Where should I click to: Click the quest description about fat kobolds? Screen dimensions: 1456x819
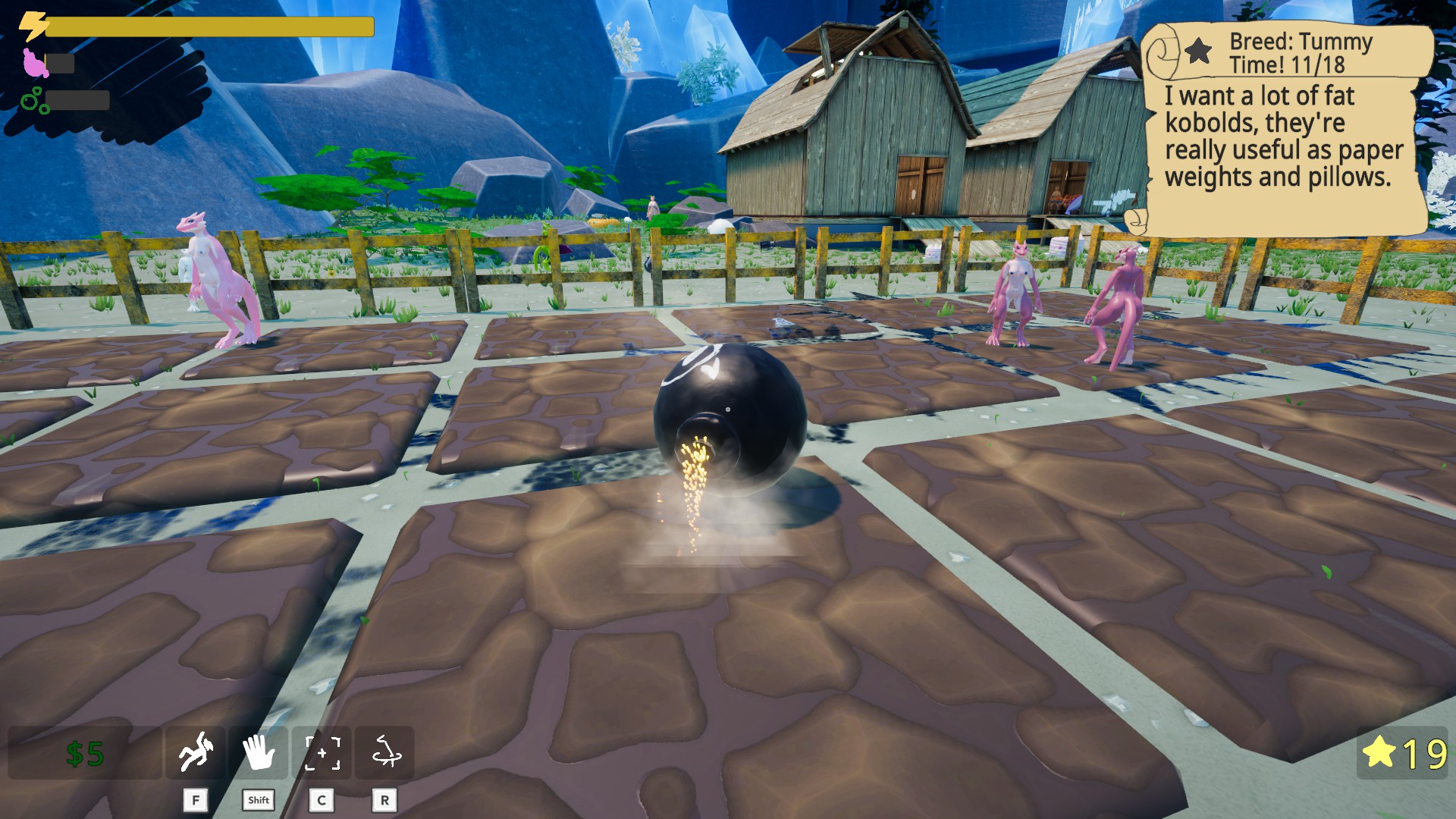1284,136
